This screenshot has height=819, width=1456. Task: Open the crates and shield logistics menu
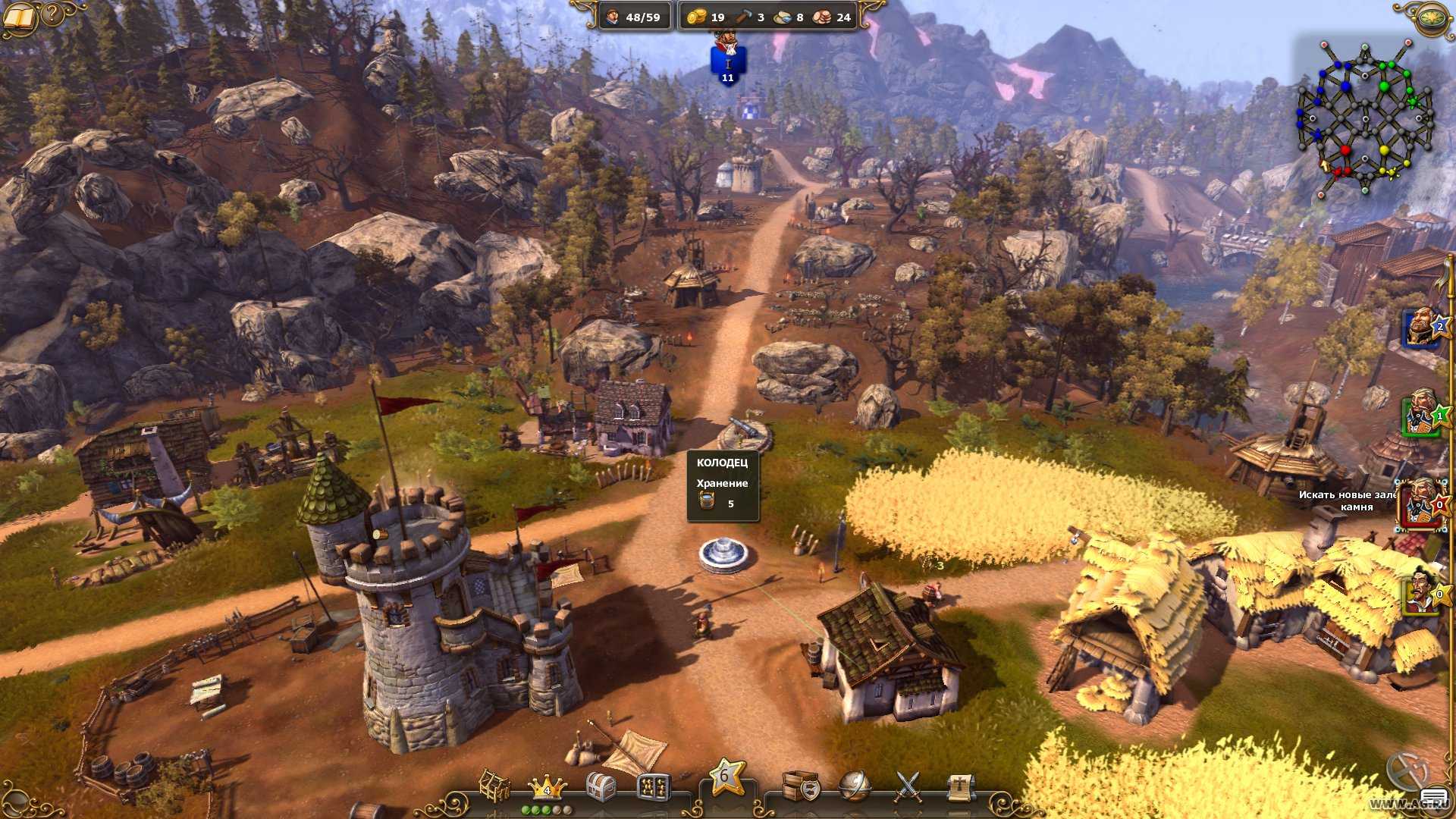[x=801, y=786]
